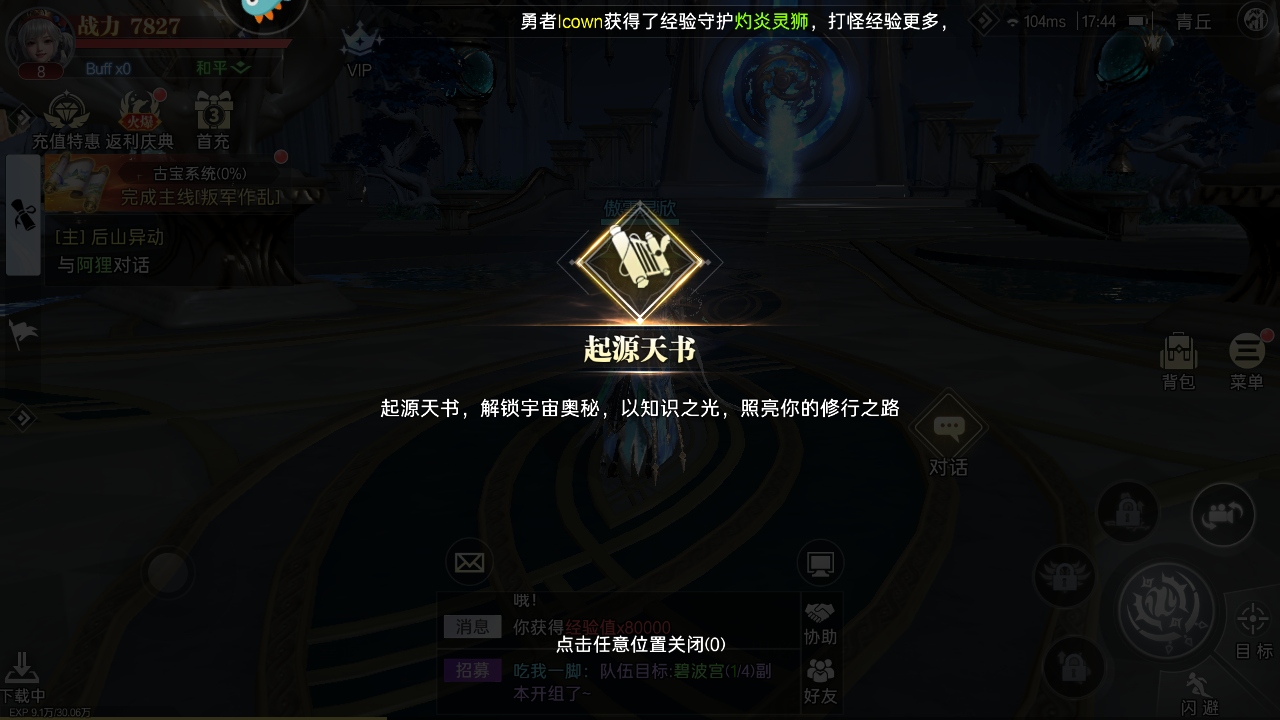The image size is (1280, 720).
Task: Open the 菜单 menu icon
Action: click(1246, 355)
